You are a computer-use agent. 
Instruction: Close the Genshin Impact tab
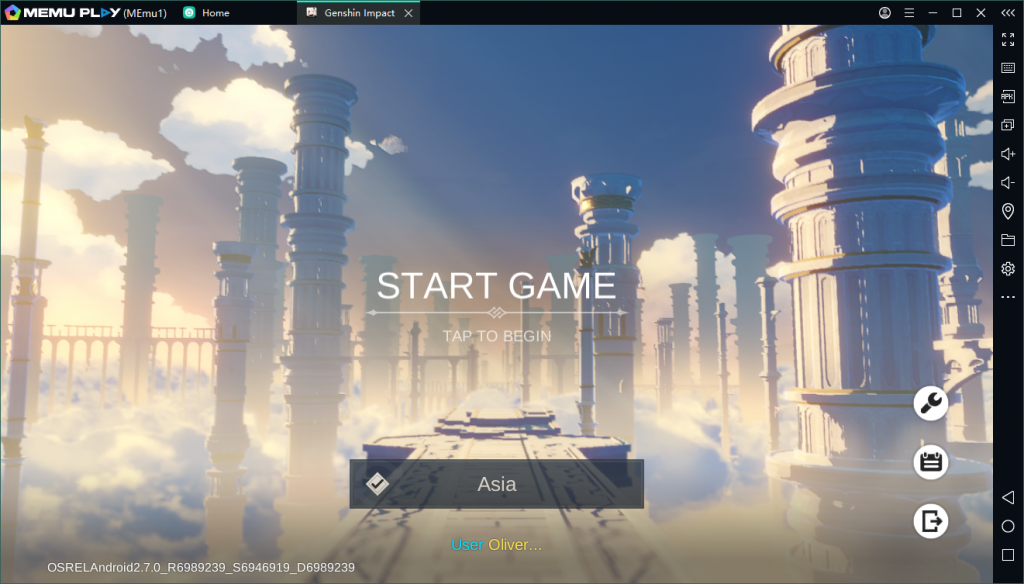408,13
